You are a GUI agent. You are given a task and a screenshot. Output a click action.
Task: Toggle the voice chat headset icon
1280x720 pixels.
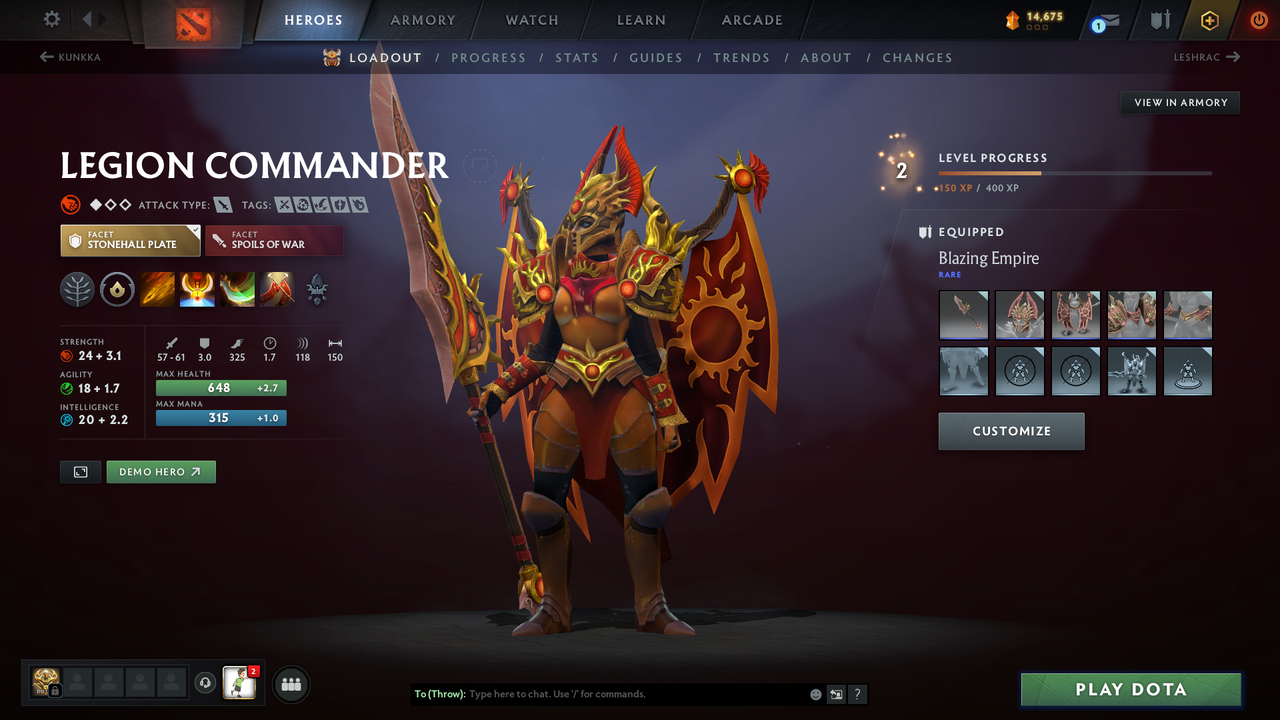pyautogui.click(x=208, y=682)
